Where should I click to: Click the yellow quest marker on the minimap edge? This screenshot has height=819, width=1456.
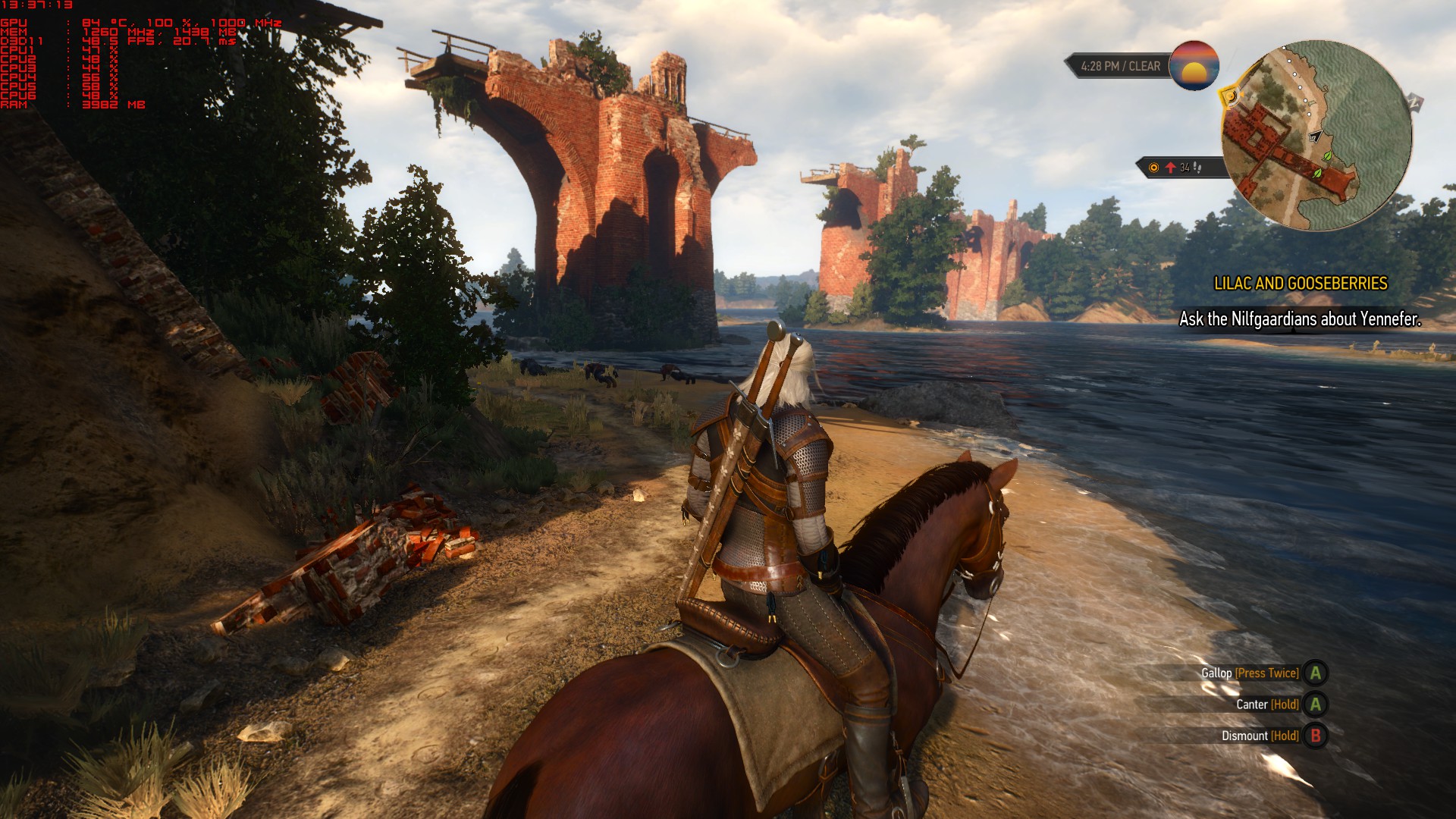[x=1228, y=96]
